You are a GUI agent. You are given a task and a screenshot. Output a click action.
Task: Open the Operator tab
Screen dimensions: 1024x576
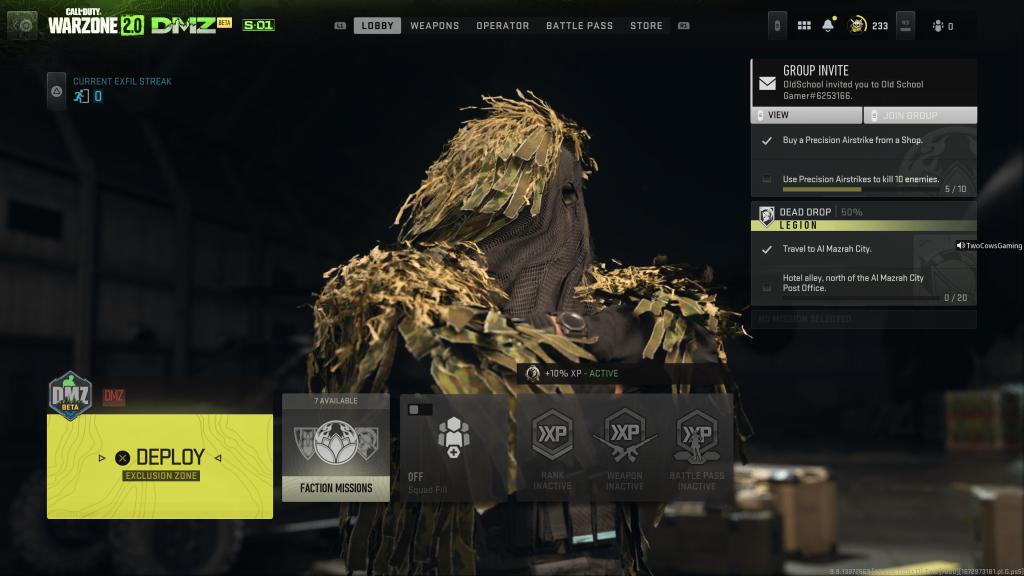(502, 25)
